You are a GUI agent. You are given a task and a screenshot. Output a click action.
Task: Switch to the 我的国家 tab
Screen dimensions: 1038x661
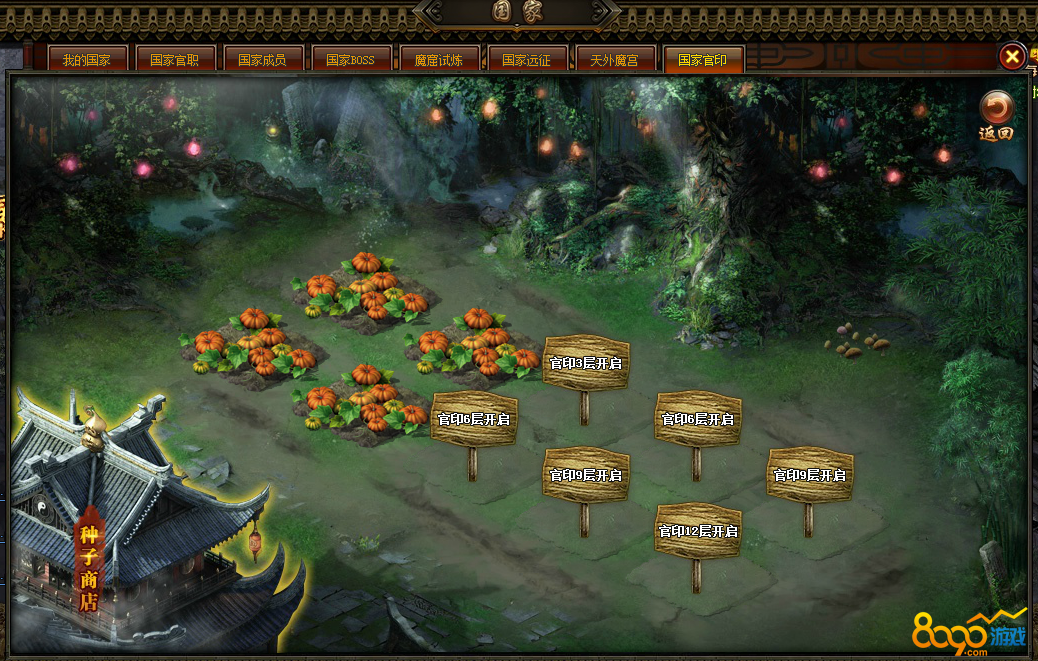tap(87, 60)
